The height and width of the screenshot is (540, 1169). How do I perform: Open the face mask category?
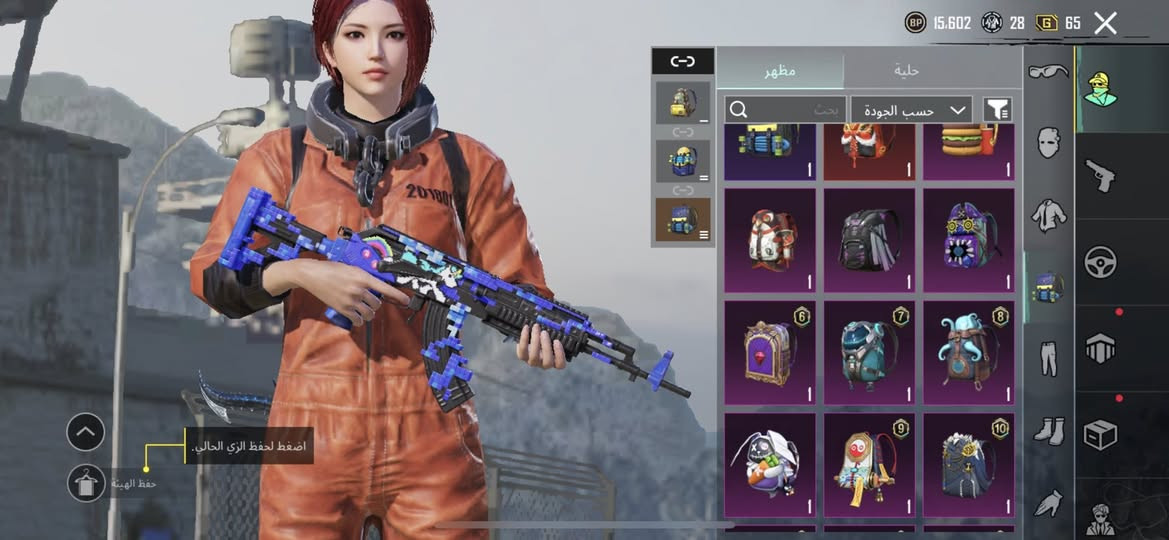click(x=1048, y=143)
